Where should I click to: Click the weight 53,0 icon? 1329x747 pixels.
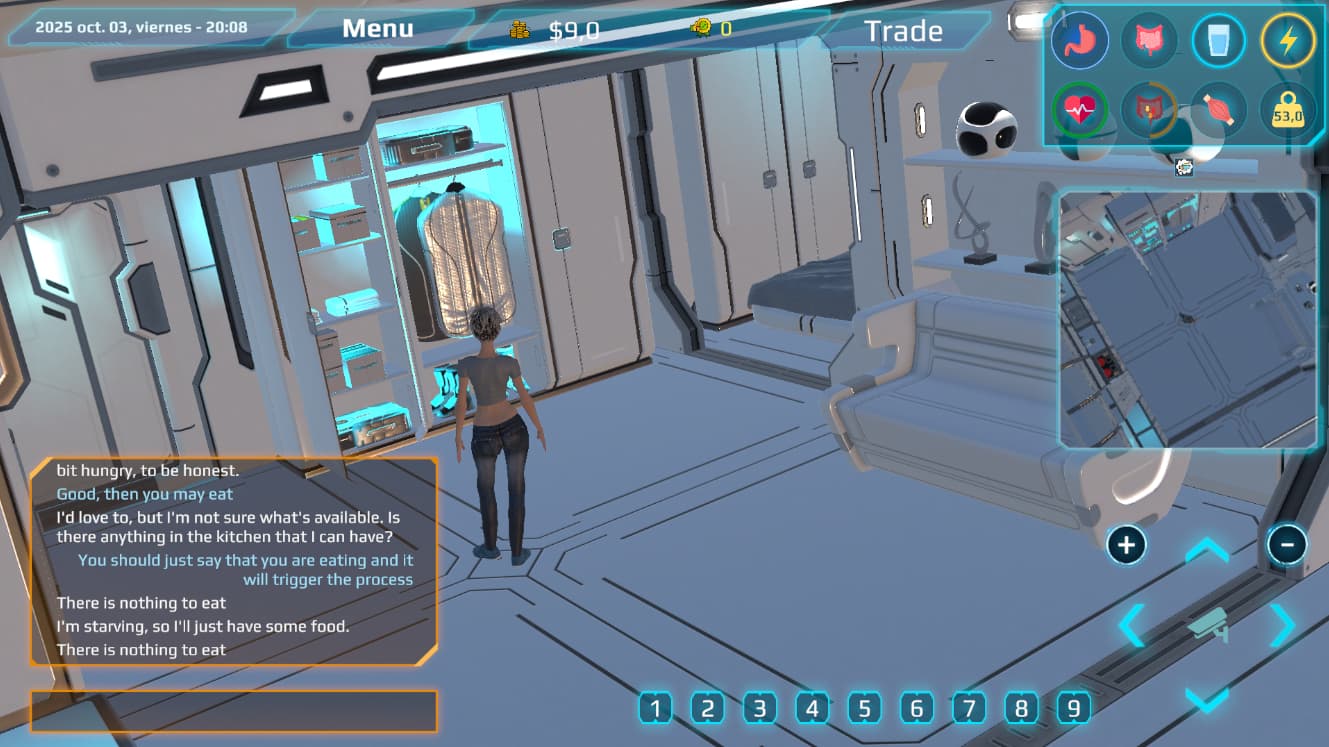1287,112
